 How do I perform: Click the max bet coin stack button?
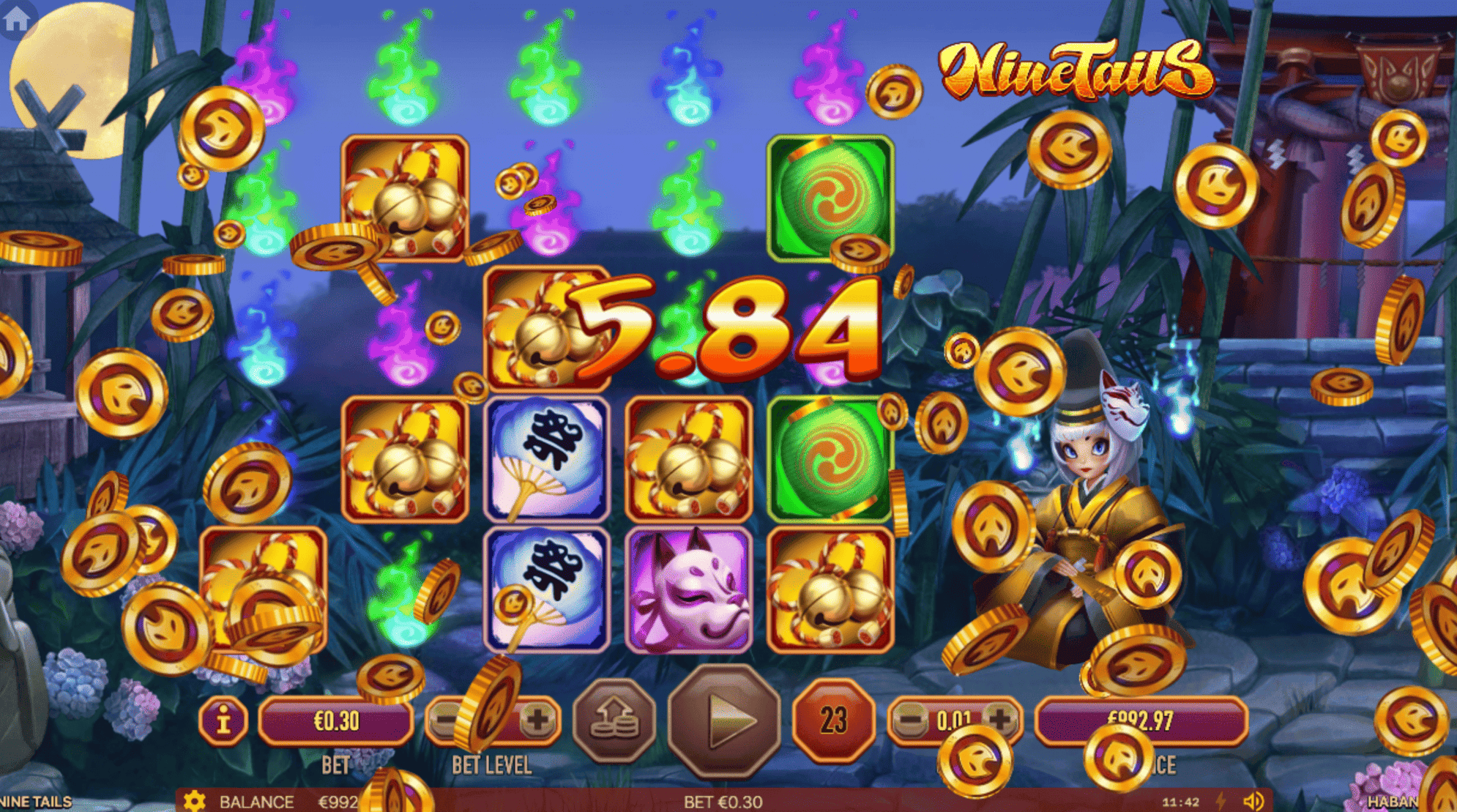pos(615,721)
